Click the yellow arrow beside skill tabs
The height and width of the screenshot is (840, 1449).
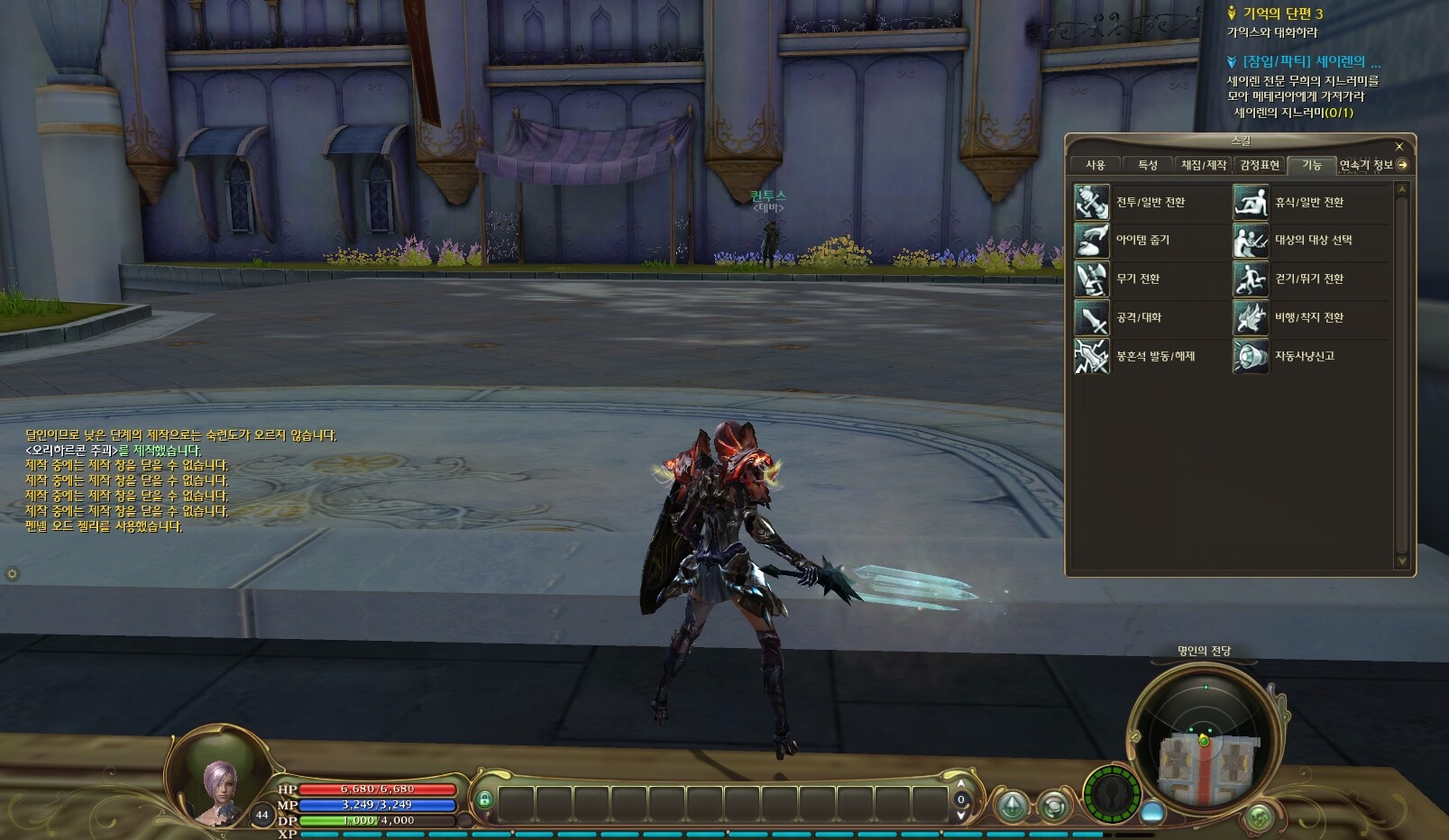(x=1402, y=165)
